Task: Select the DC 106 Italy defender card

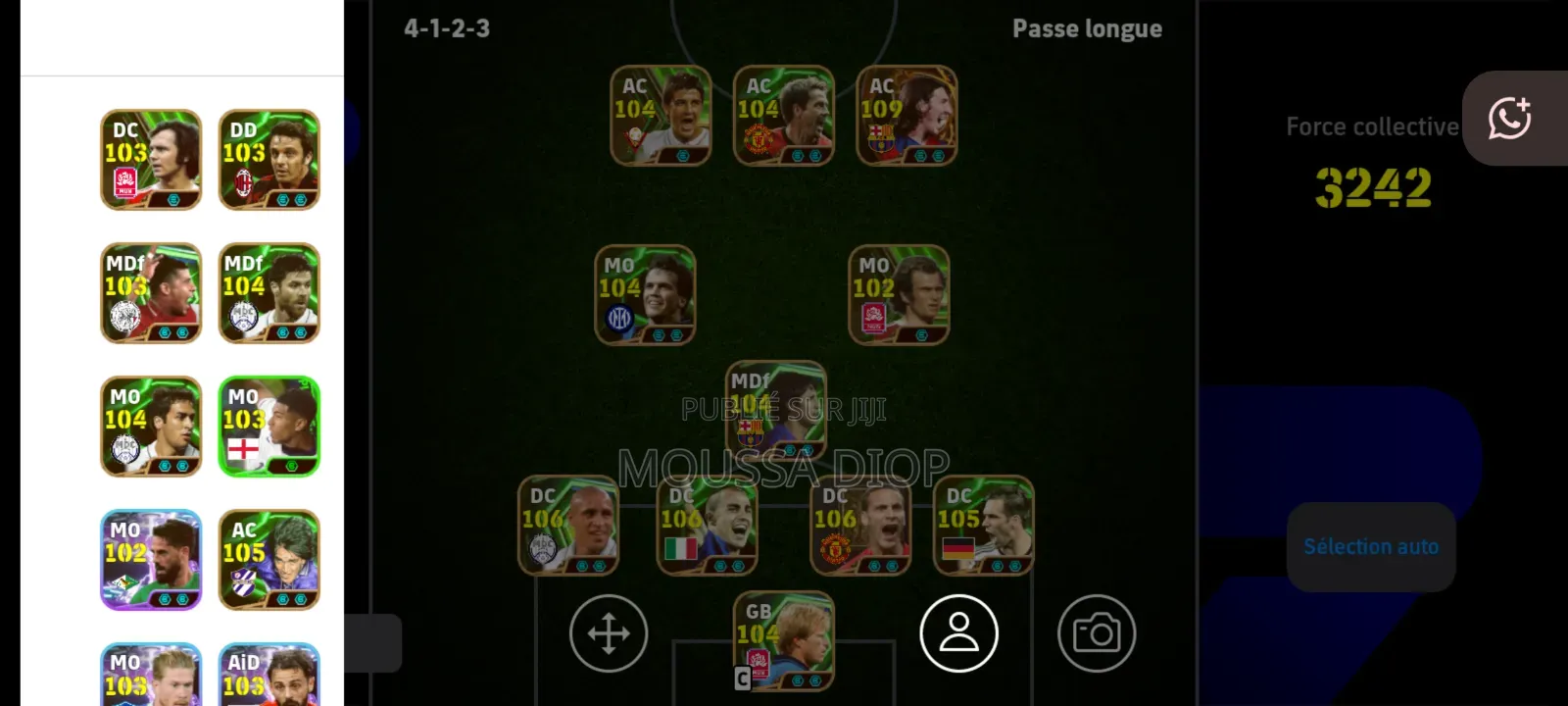Action: click(708, 527)
